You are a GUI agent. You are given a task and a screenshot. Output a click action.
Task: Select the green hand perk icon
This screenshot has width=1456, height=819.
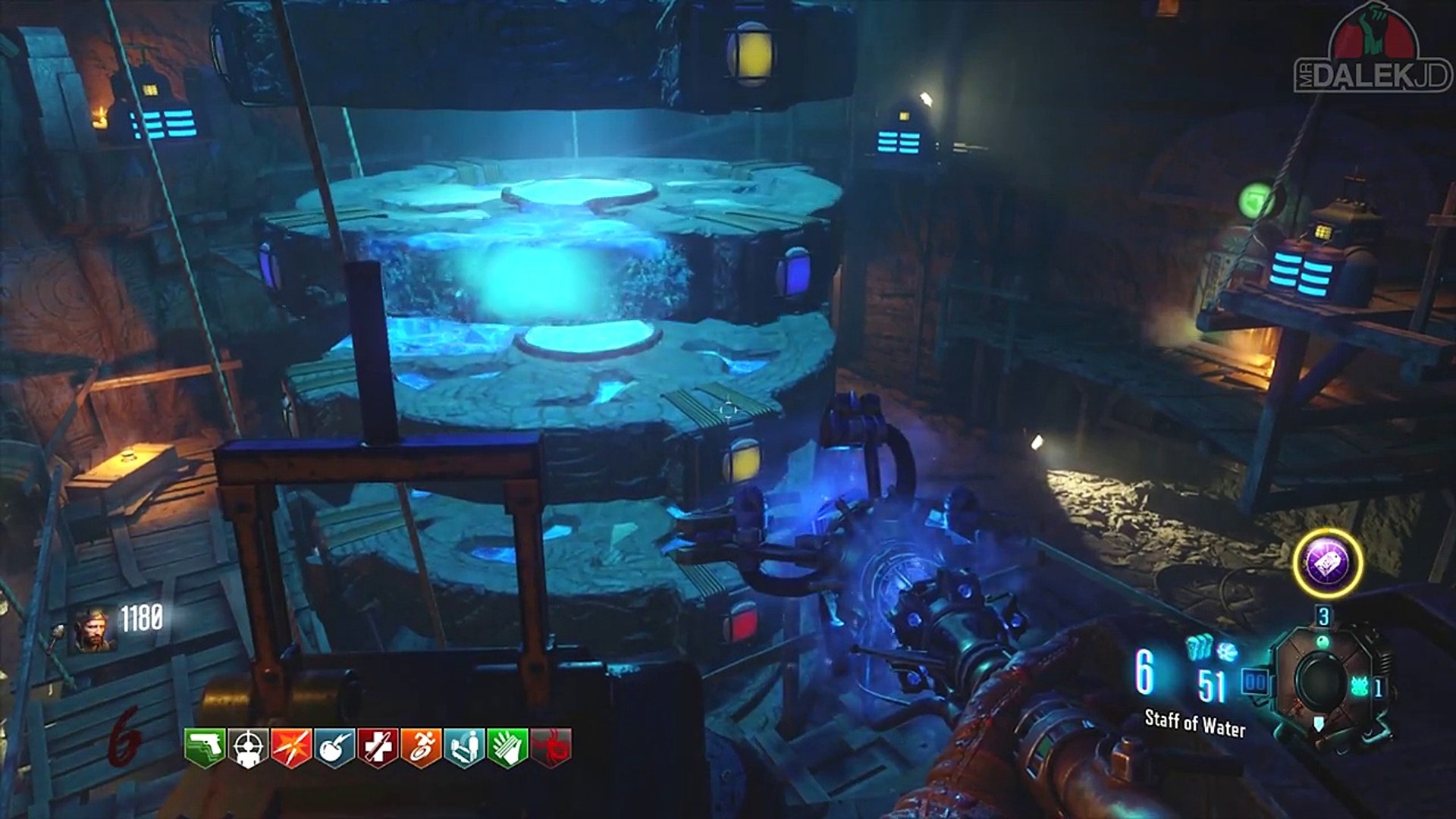(507, 748)
